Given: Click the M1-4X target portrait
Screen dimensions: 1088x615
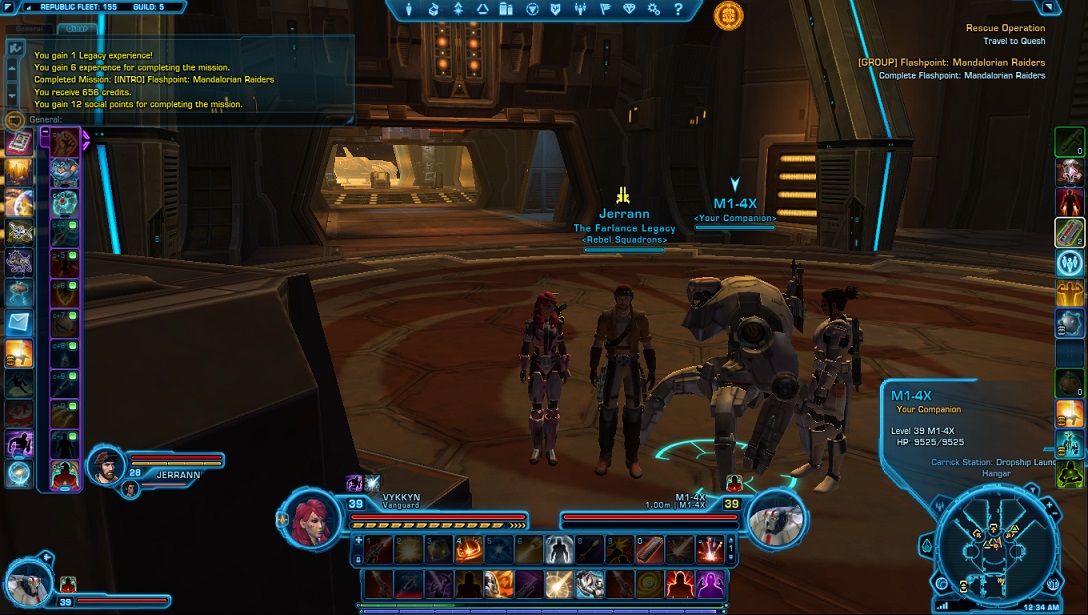Looking at the screenshot, I should (x=776, y=516).
